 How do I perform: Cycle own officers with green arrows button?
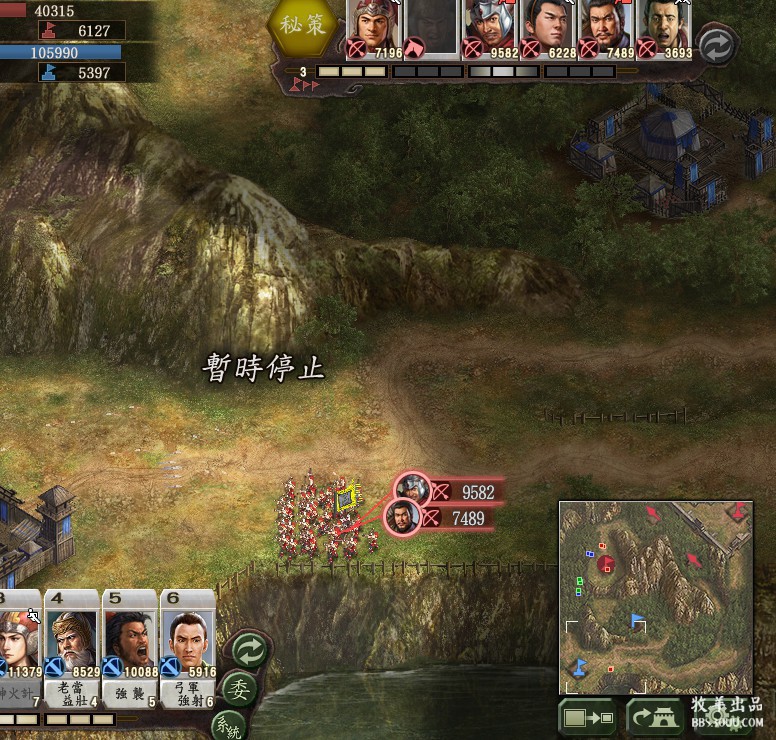coord(249,651)
